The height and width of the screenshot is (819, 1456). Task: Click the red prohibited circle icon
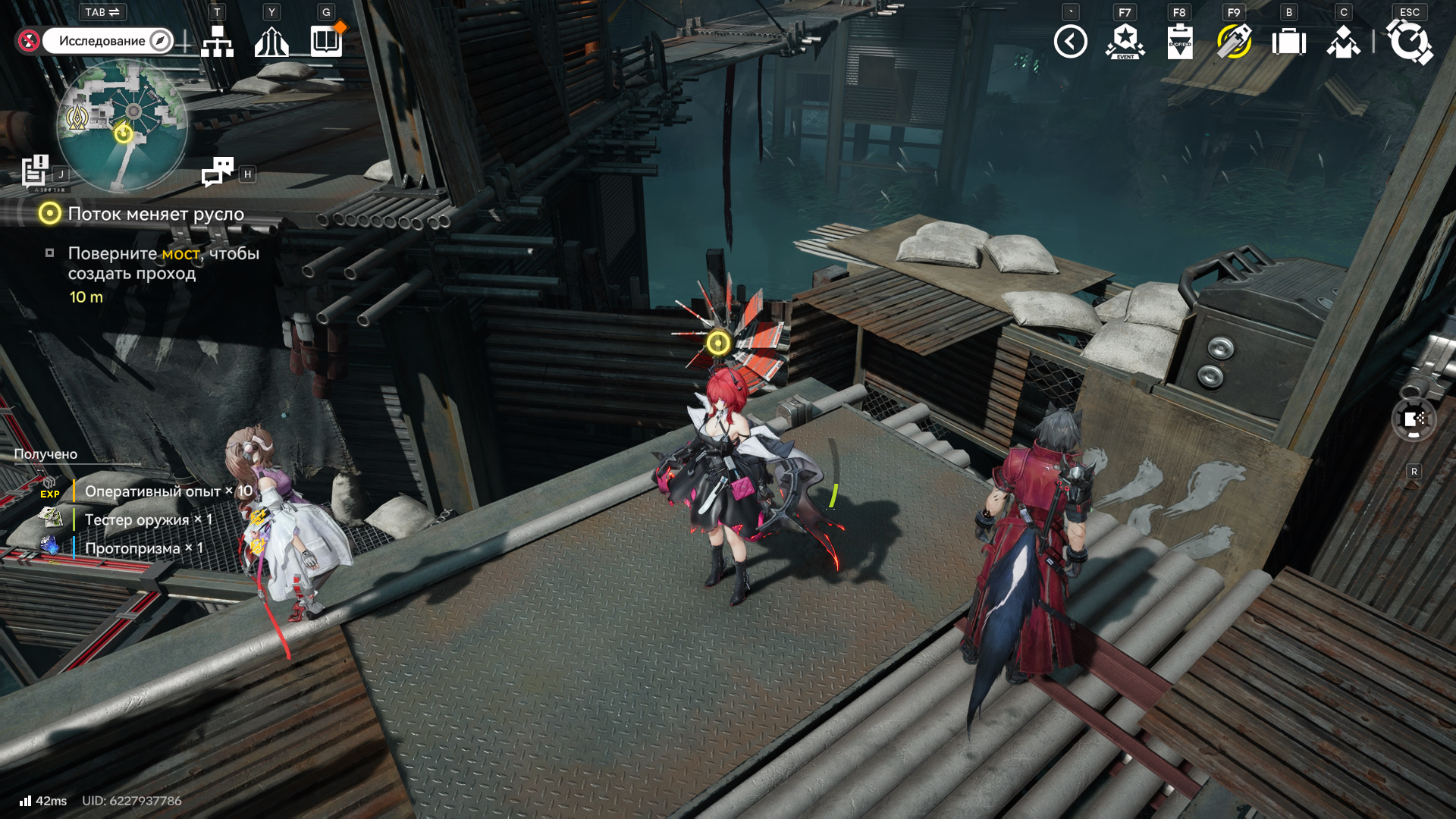pos(29,41)
